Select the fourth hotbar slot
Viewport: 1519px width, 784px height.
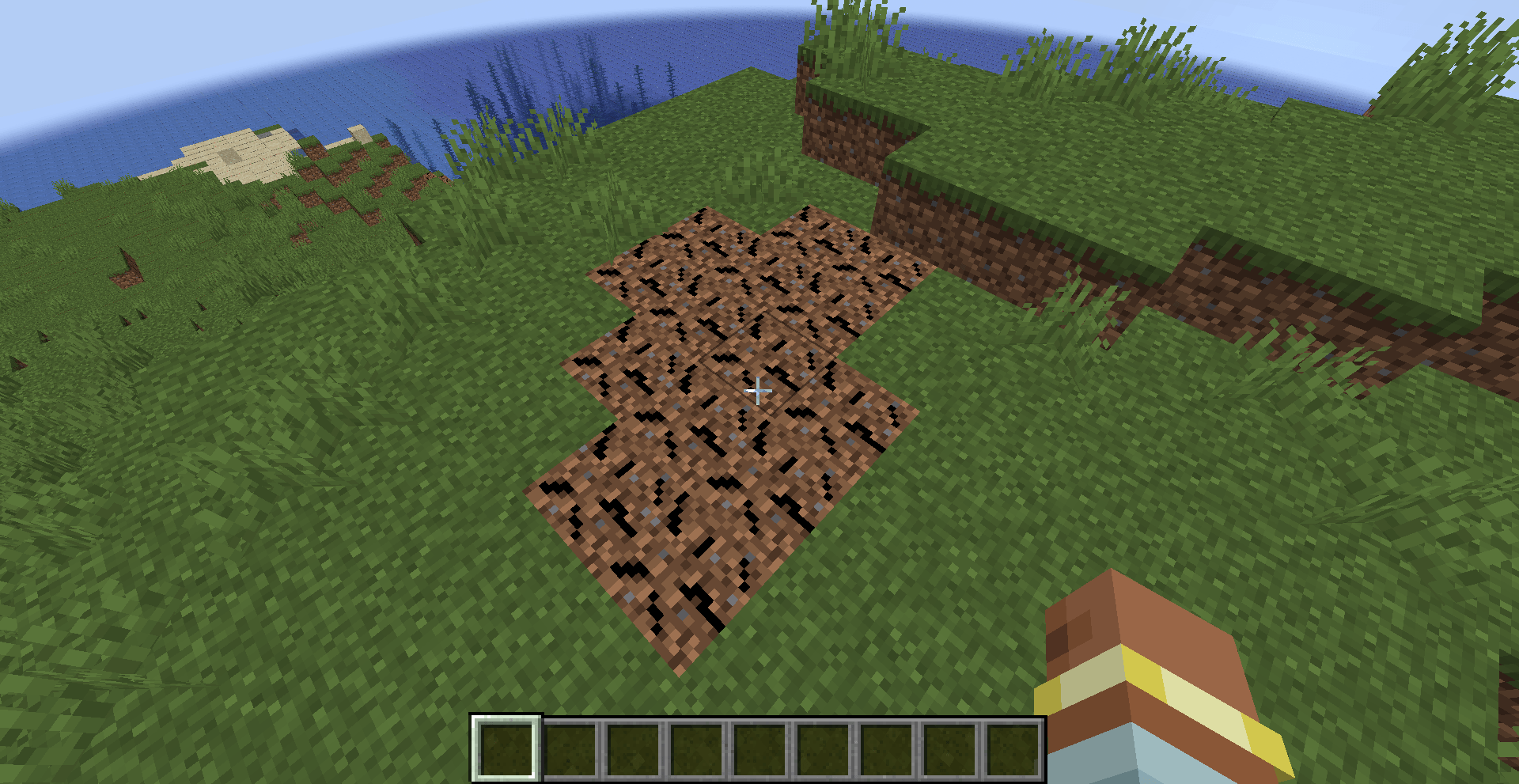695,748
